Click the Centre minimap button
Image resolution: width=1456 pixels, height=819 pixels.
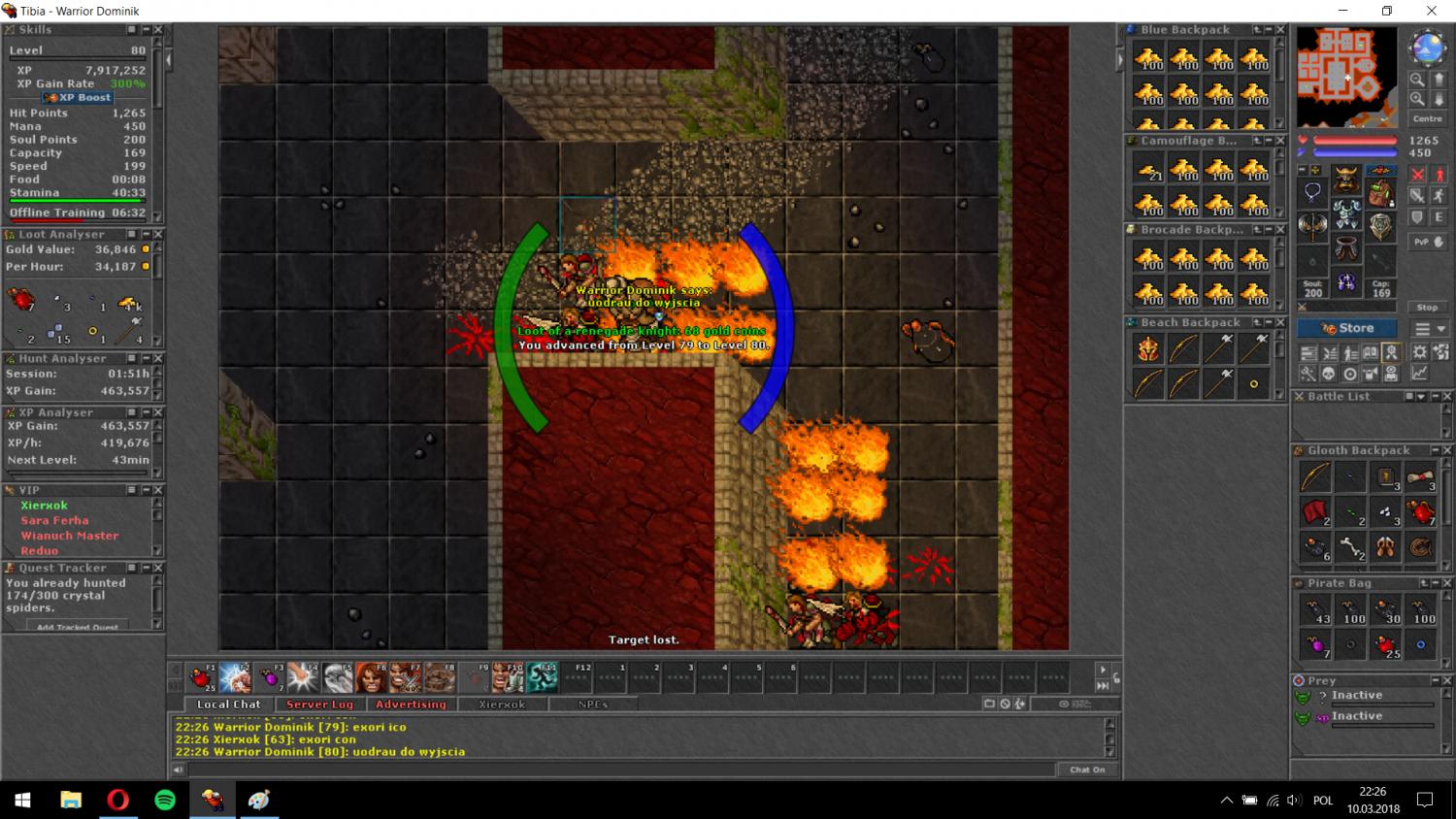[x=1427, y=119]
